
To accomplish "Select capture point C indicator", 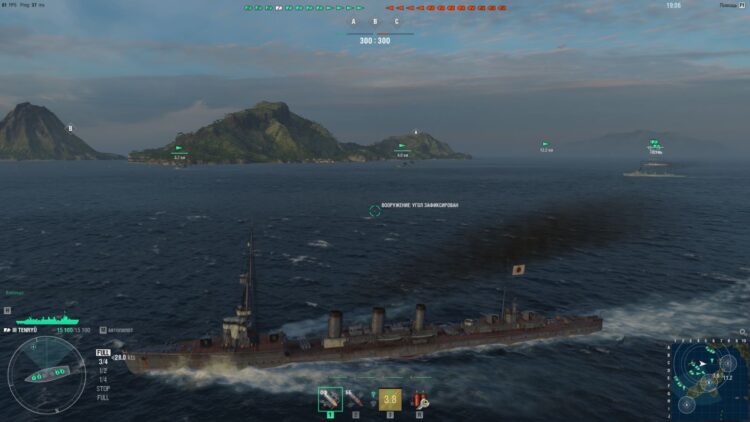I will (x=397, y=21).
